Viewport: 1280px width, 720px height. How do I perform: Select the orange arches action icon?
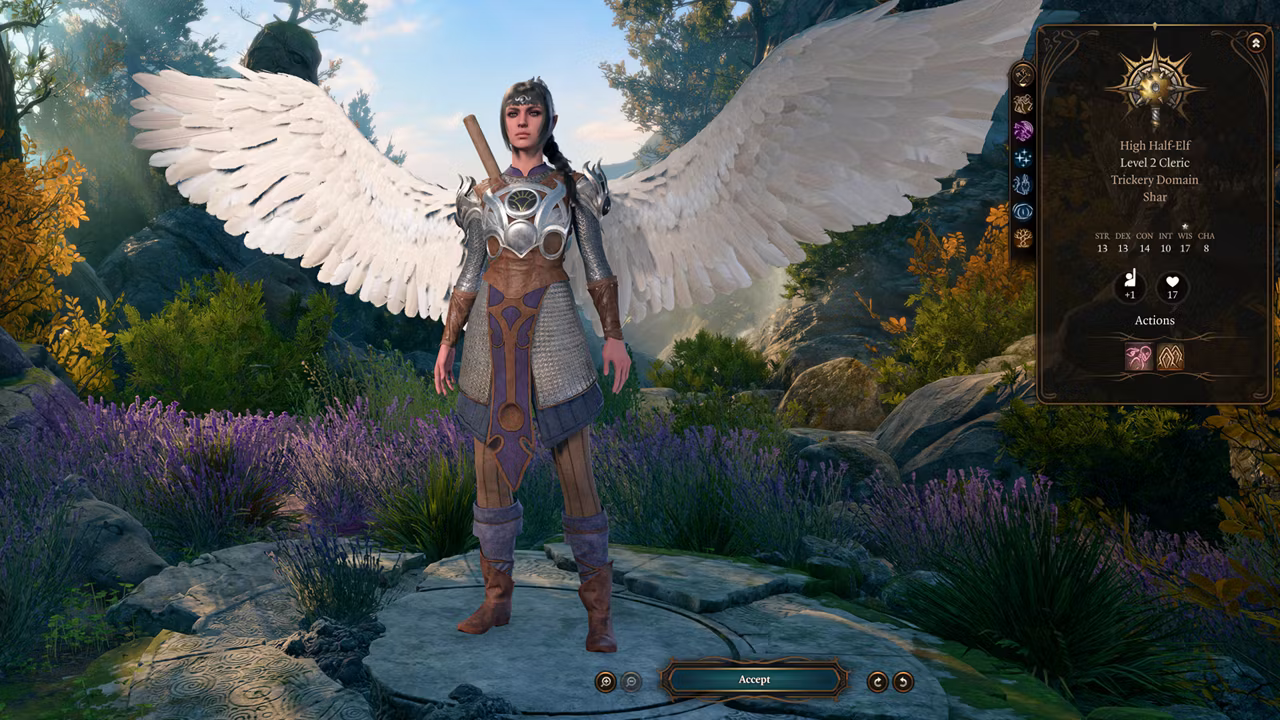click(1170, 356)
